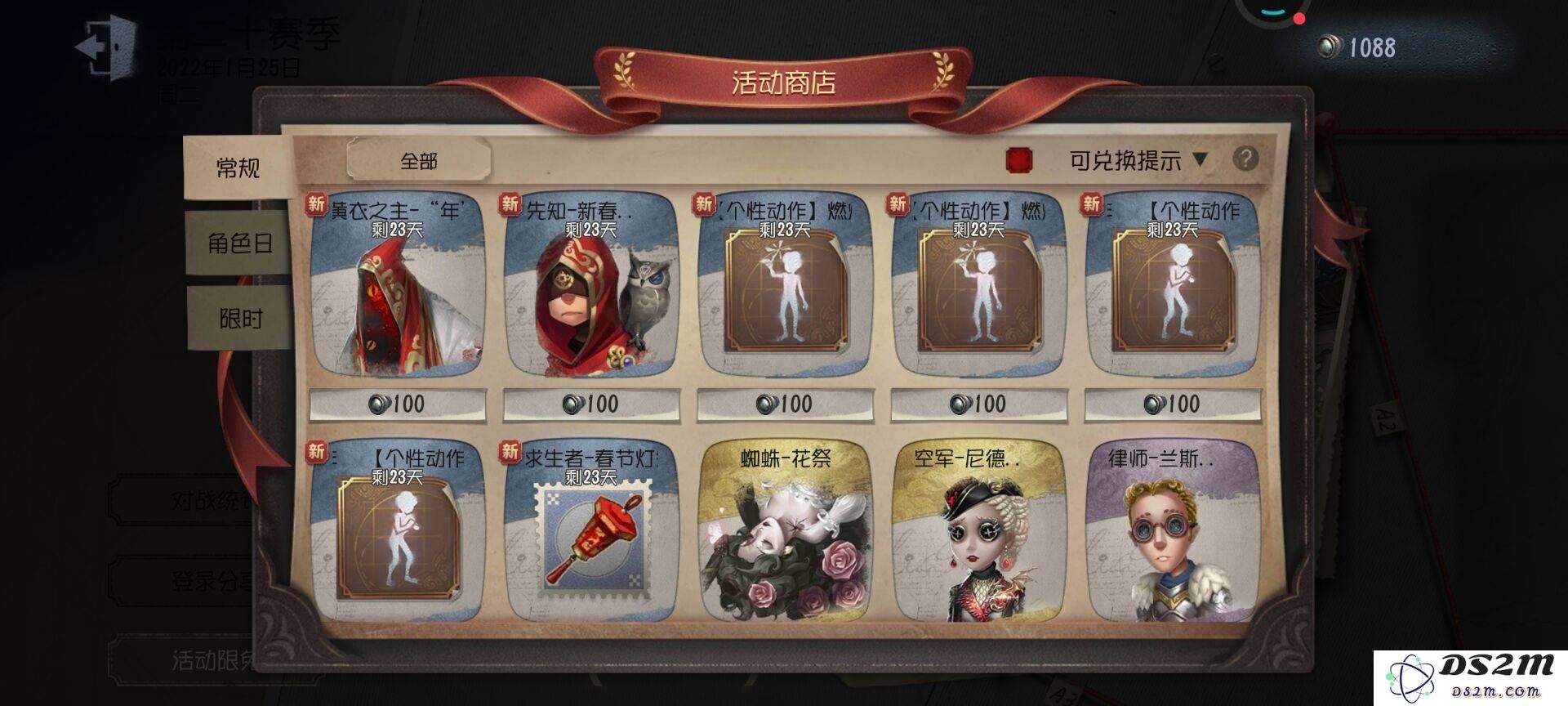Open the question mark help icon
This screenshot has height=706, width=1568.
[1245, 159]
